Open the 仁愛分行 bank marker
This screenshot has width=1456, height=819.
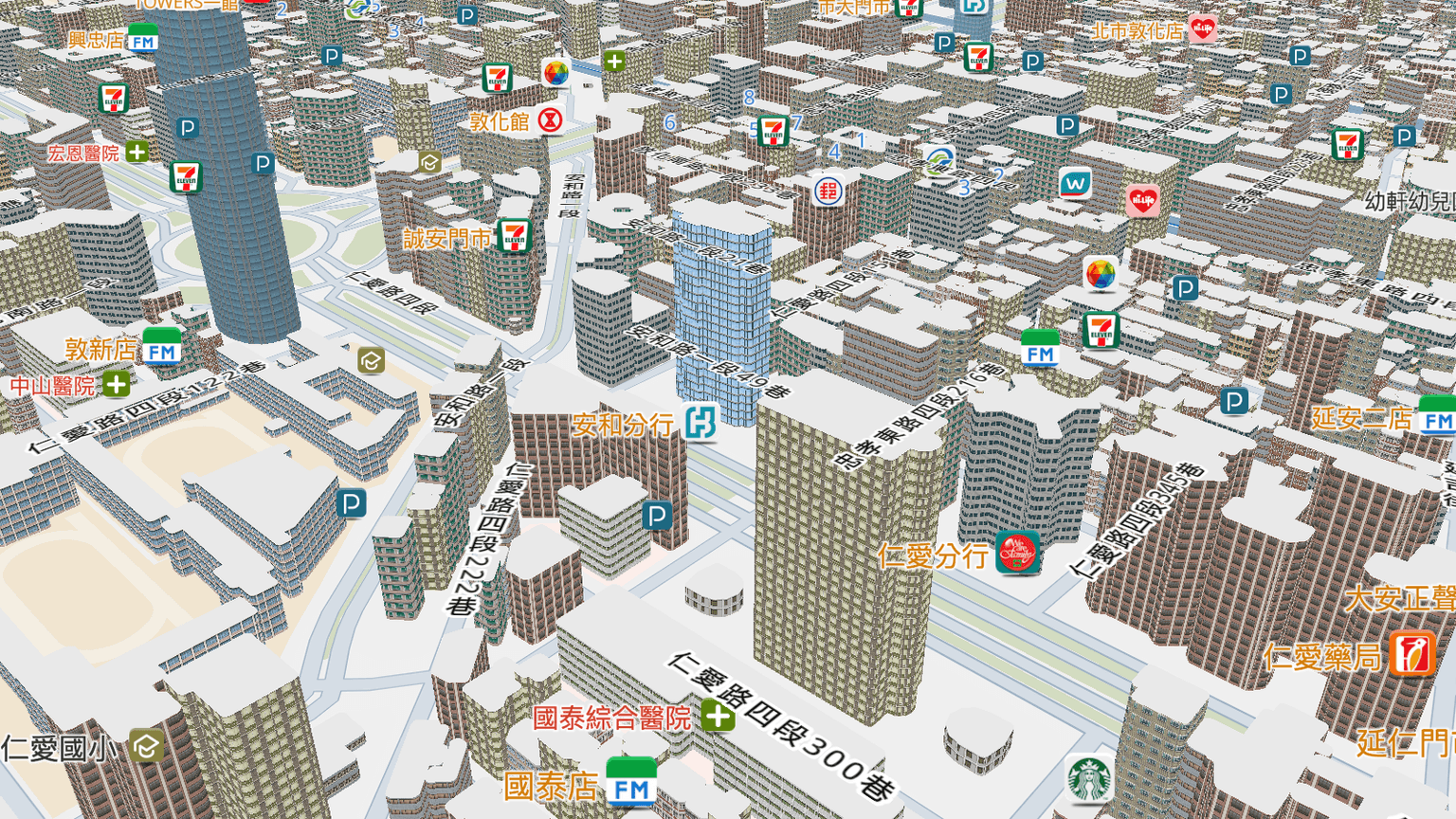tap(1017, 553)
